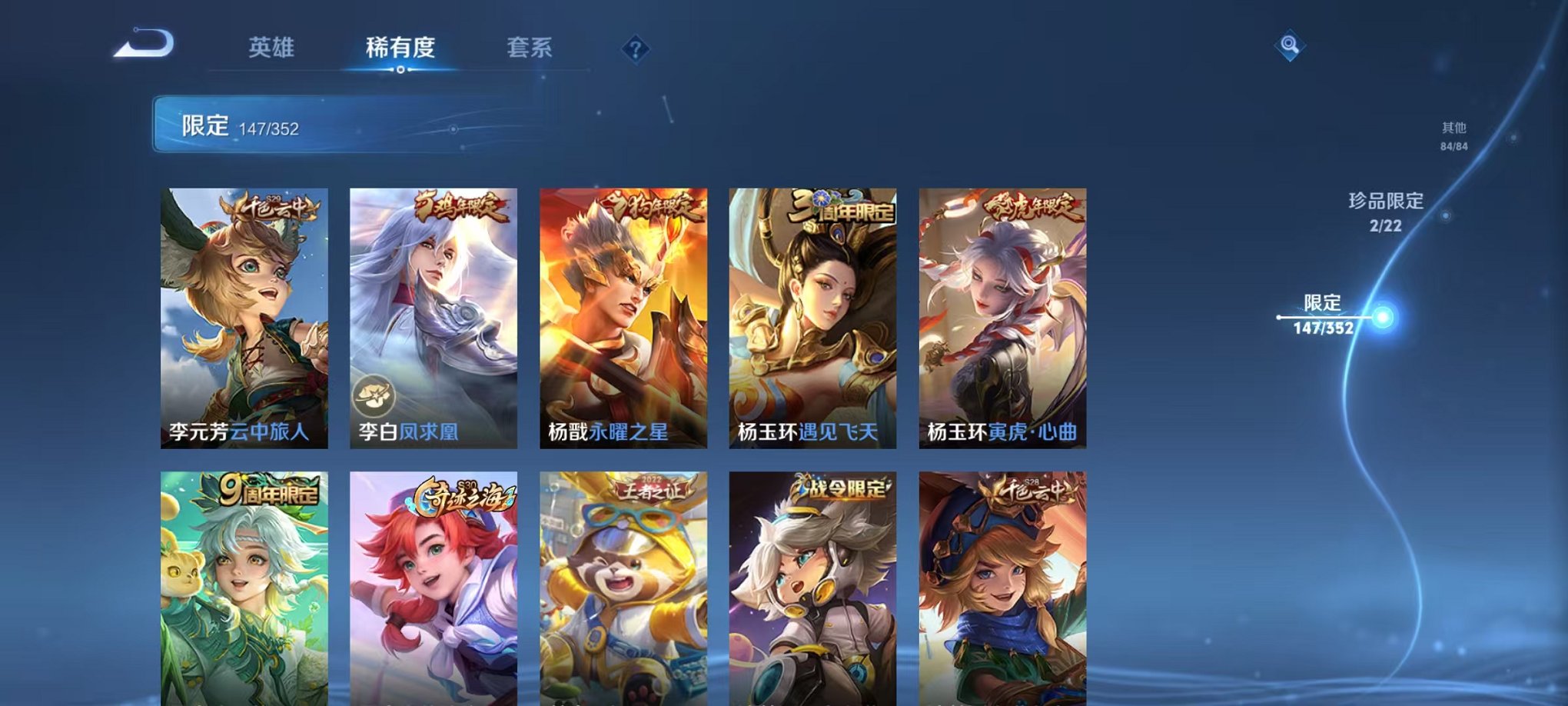Image resolution: width=1568 pixels, height=706 pixels.
Task: Click the 鸡年限定 label icon on 李白 card
Action: click(461, 205)
